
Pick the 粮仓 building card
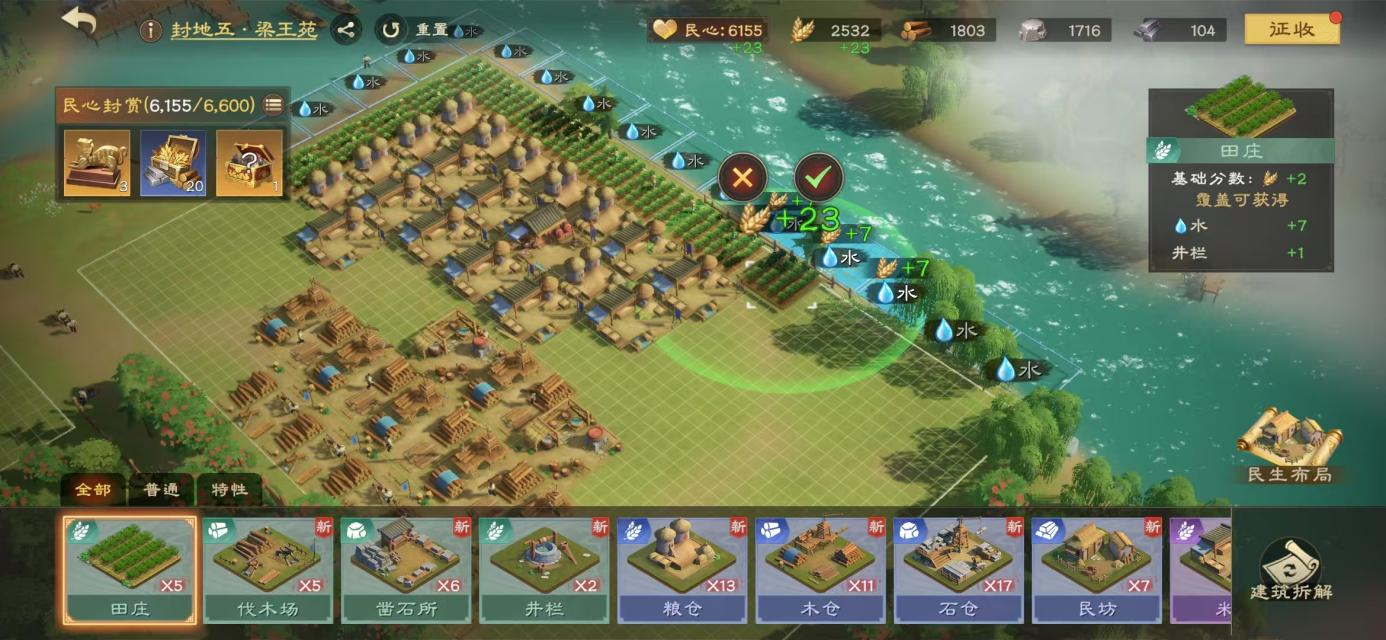682,570
